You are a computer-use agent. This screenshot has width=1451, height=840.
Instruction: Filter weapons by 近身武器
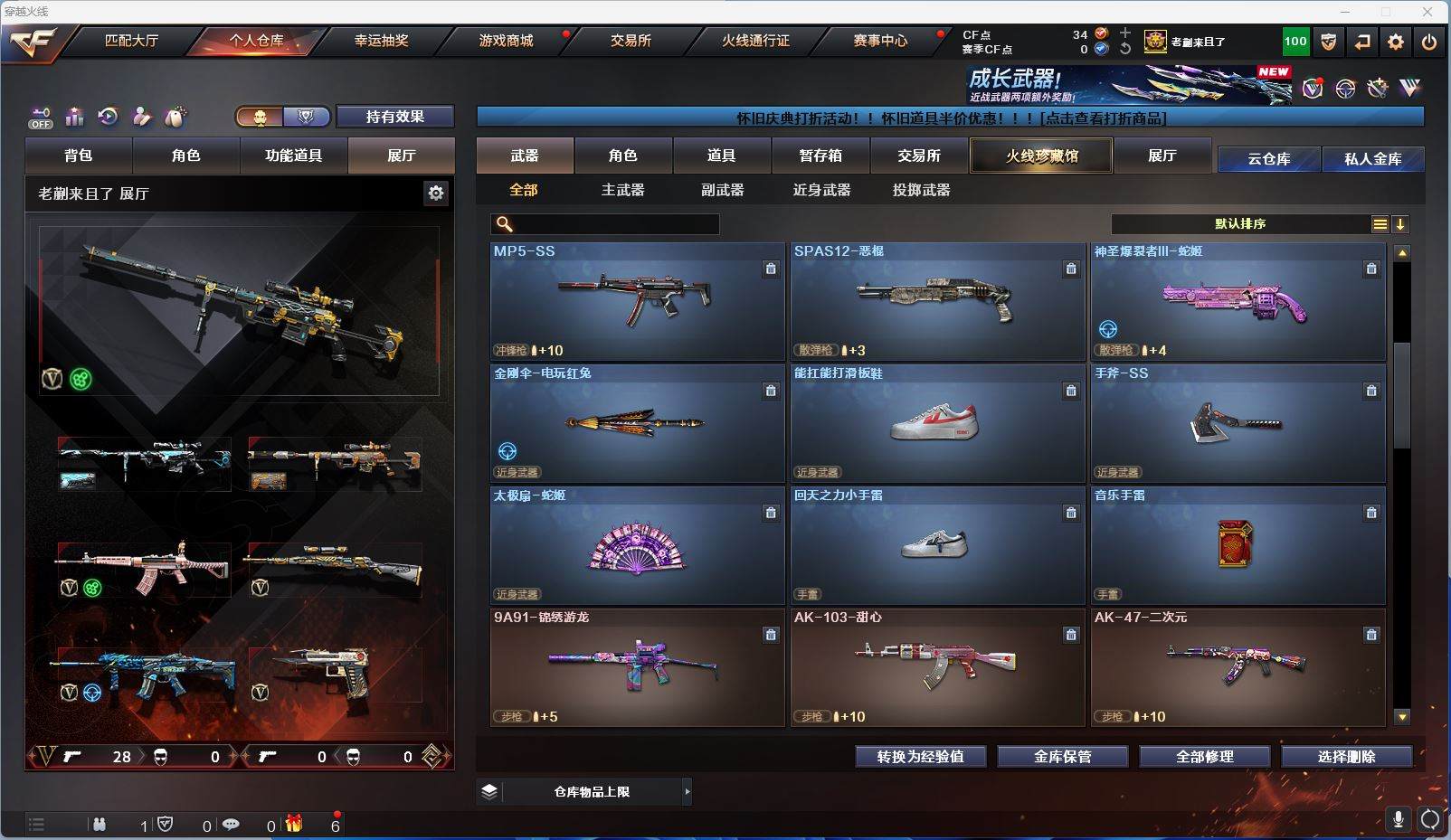(821, 190)
